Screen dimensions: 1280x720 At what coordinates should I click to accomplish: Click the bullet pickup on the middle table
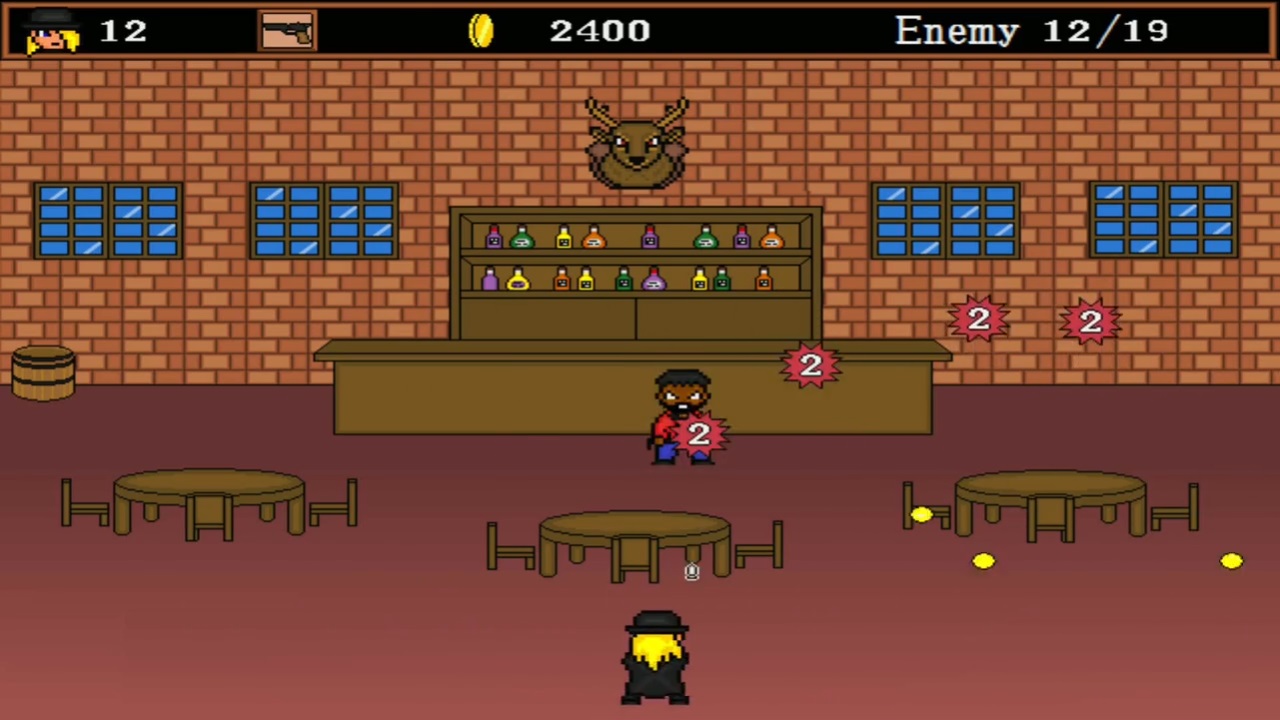pos(690,570)
